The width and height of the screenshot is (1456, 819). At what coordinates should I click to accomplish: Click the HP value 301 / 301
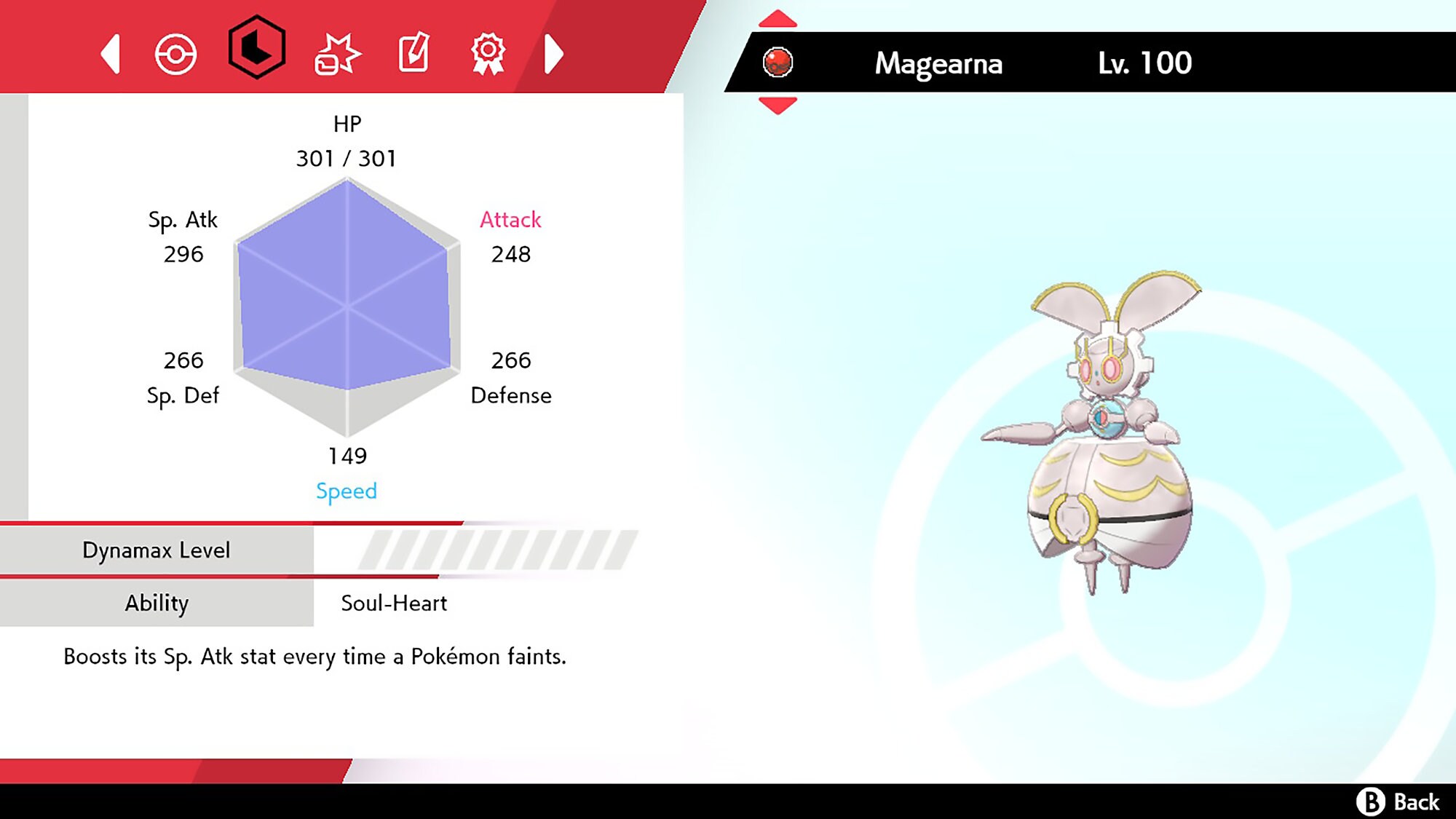[x=347, y=158]
